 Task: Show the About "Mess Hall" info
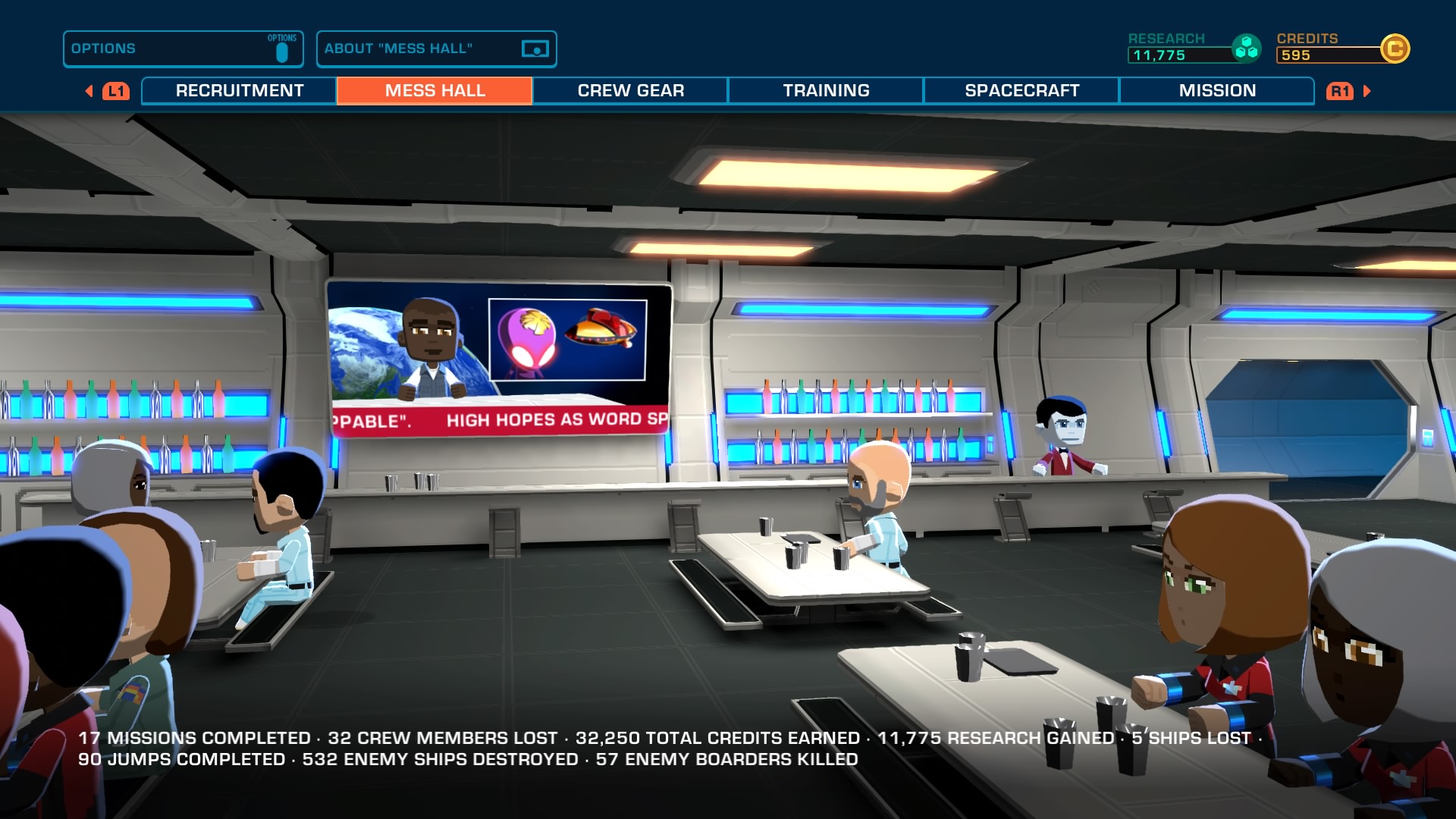(x=436, y=49)
